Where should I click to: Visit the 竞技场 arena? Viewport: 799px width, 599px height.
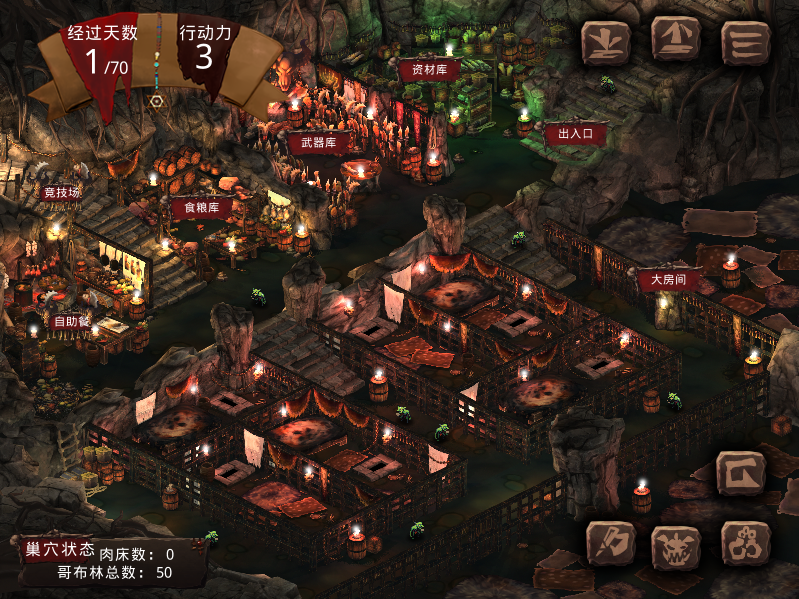point(61,191)
